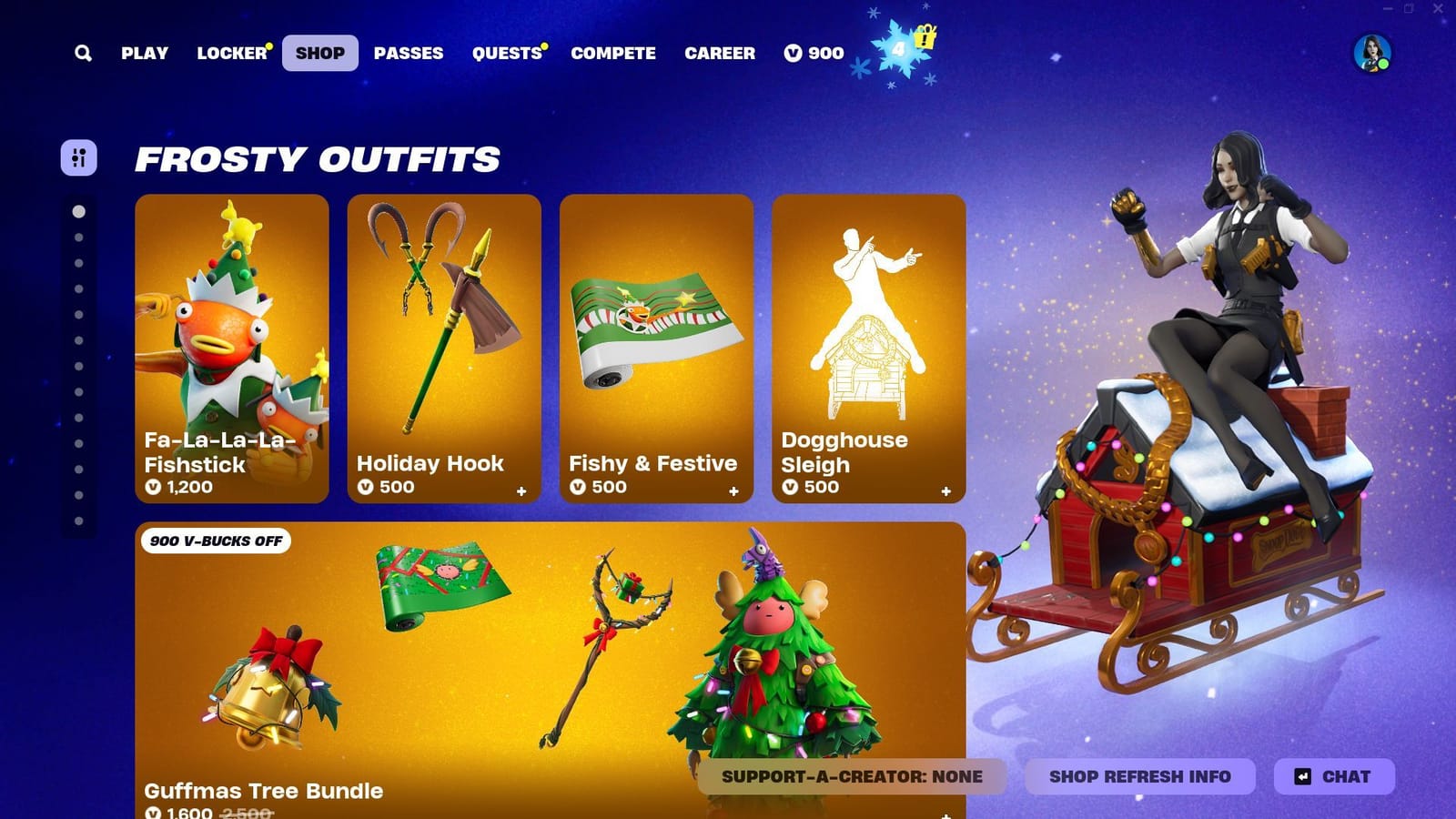Click the SUPPORT-A-CREATOR: NONE button
The width and height of the screenshot is (1456, 819).
pyautogui.click(x=852, y=776)
